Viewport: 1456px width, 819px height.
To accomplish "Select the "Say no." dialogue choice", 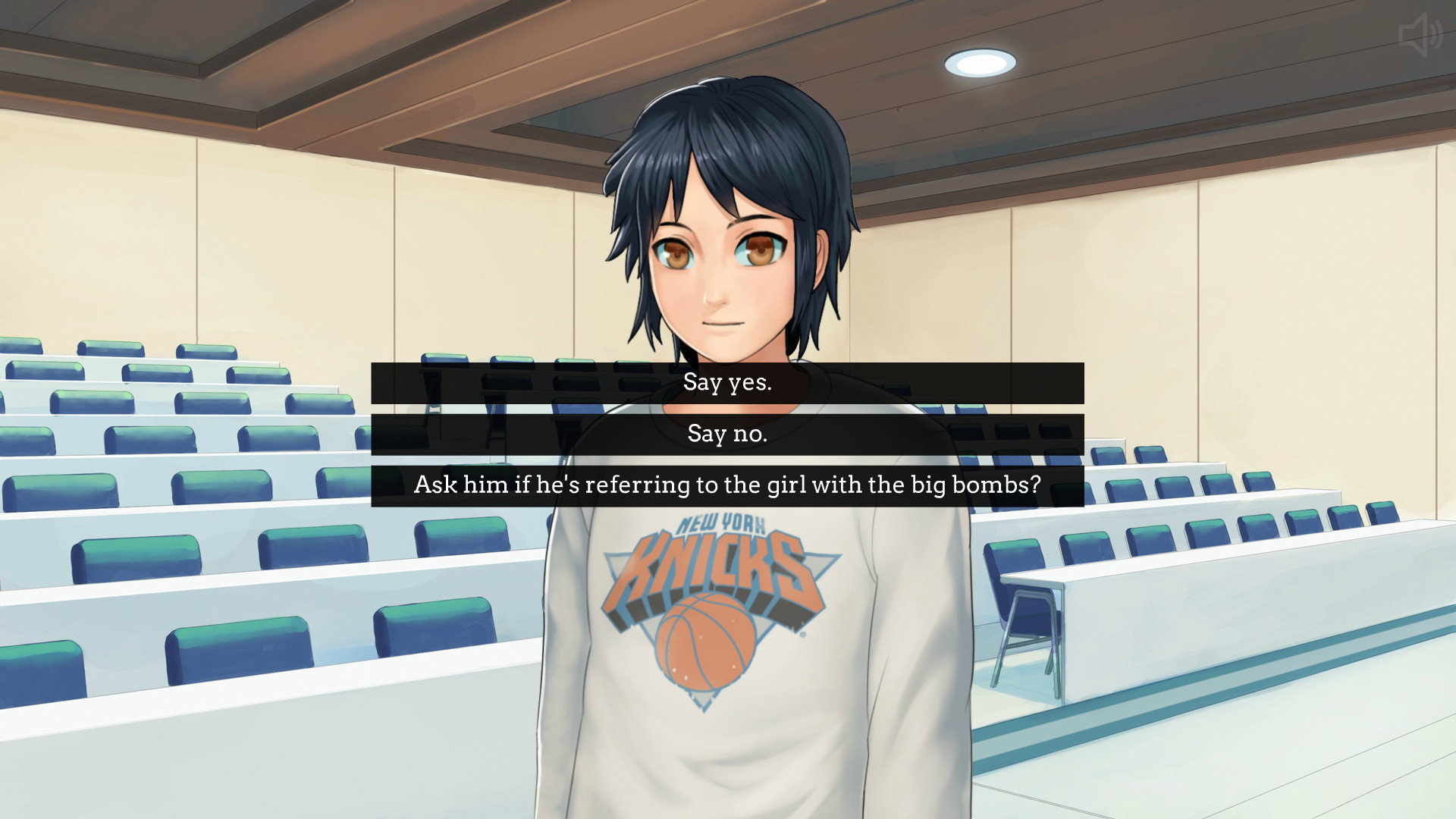I will [726, 435].
